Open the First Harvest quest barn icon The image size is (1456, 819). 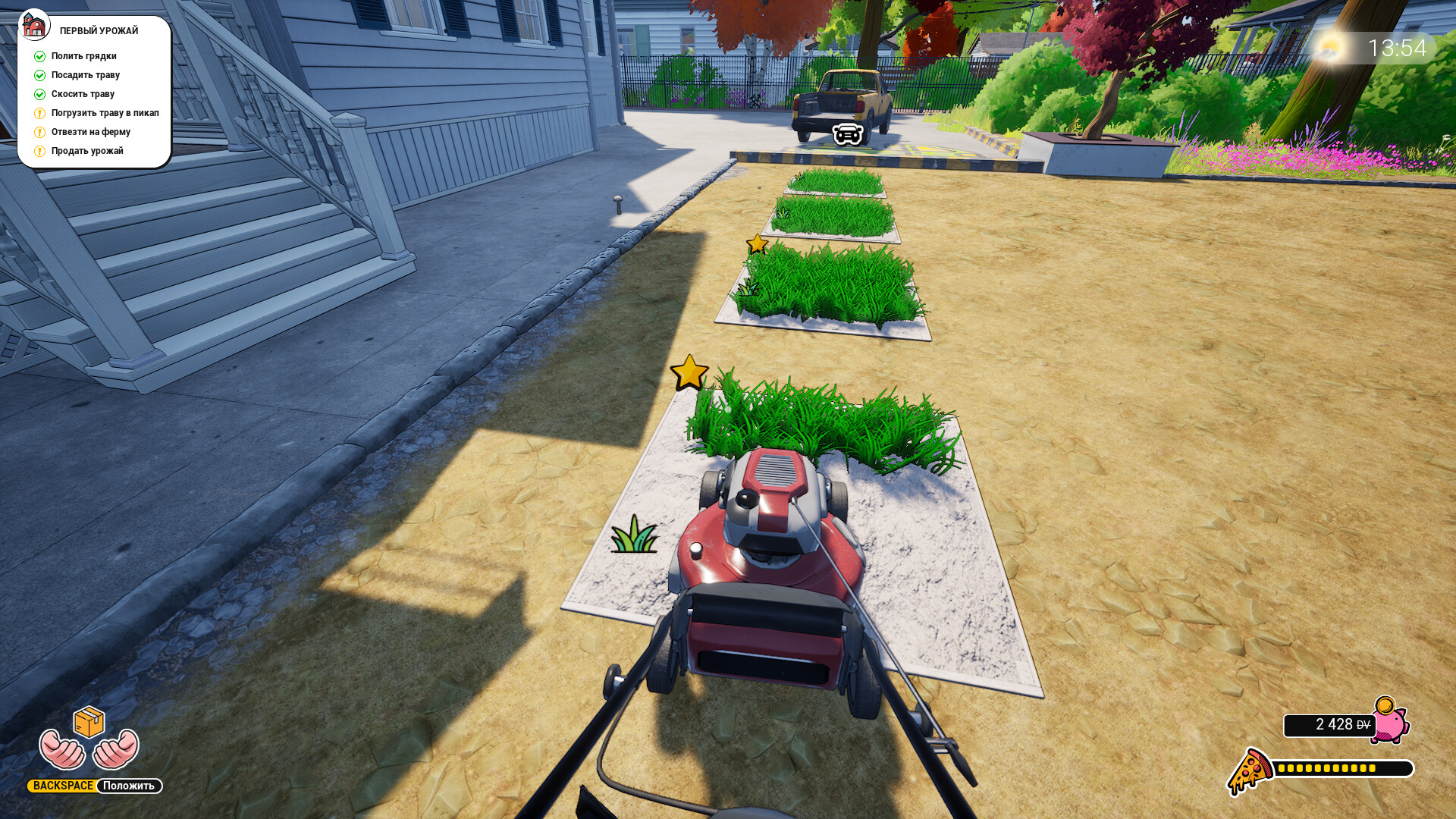34,25
